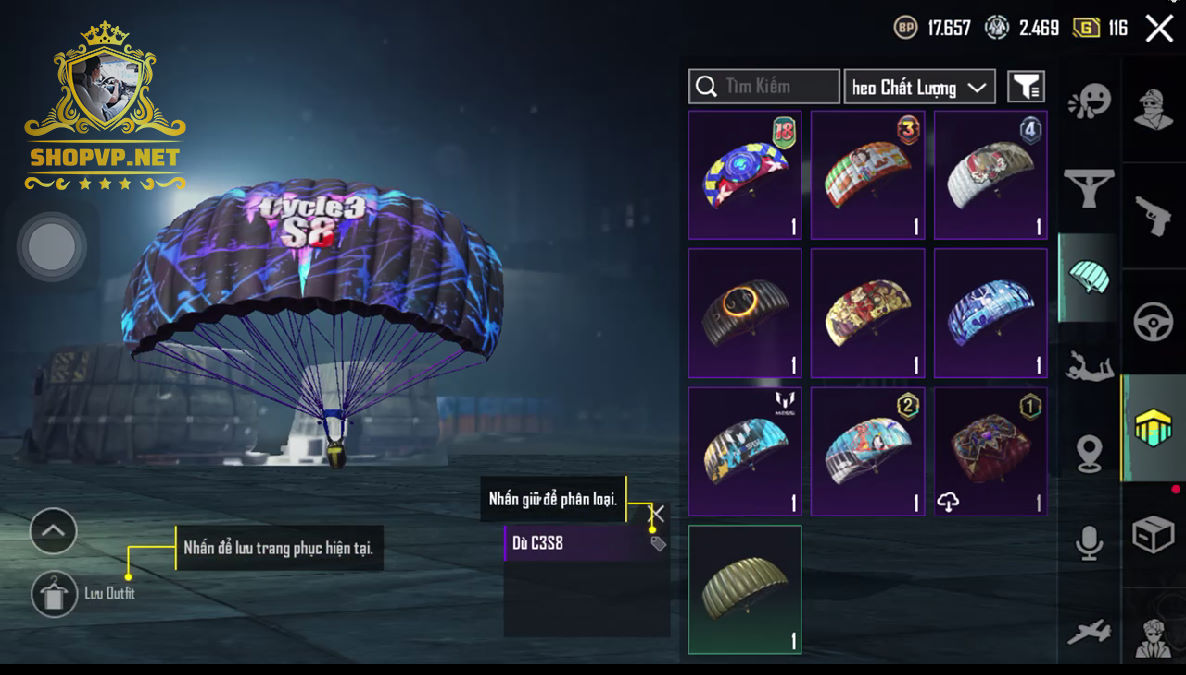Image resolution: width=1186 pixels, height=675 pixels.
Task: Expand the up-arrow circle button
Action: [54, 531]
